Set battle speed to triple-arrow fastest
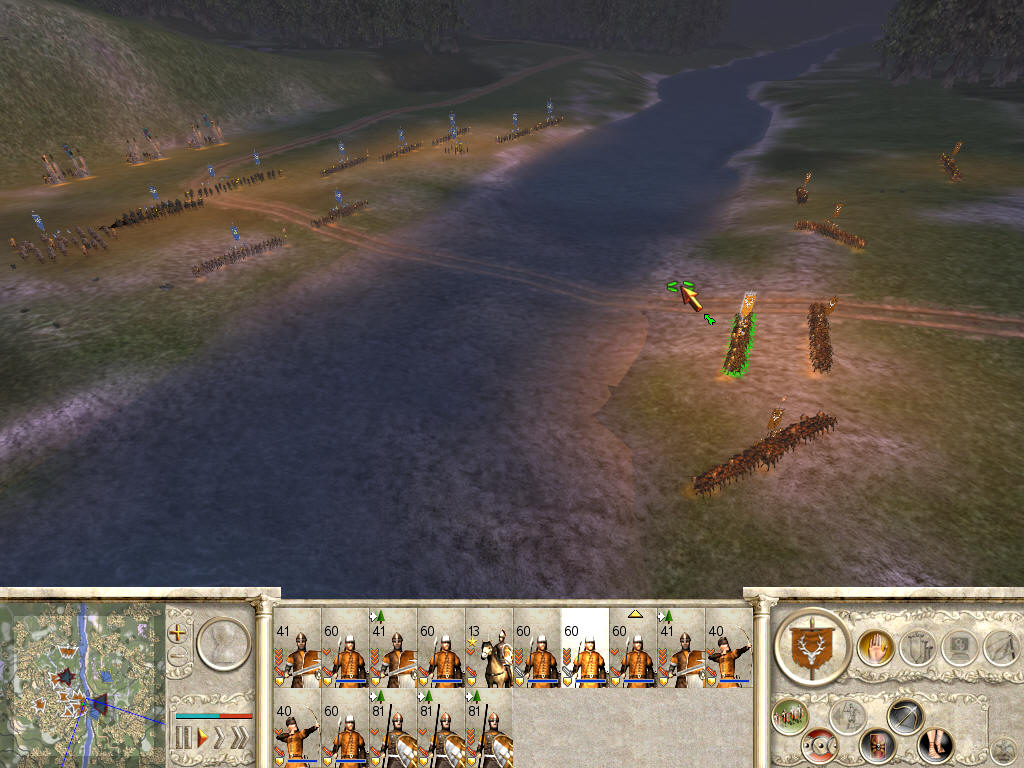Image resolution: width=1024 pixels, height=768 pixels. pyautogui.click(x=240, y=739)
